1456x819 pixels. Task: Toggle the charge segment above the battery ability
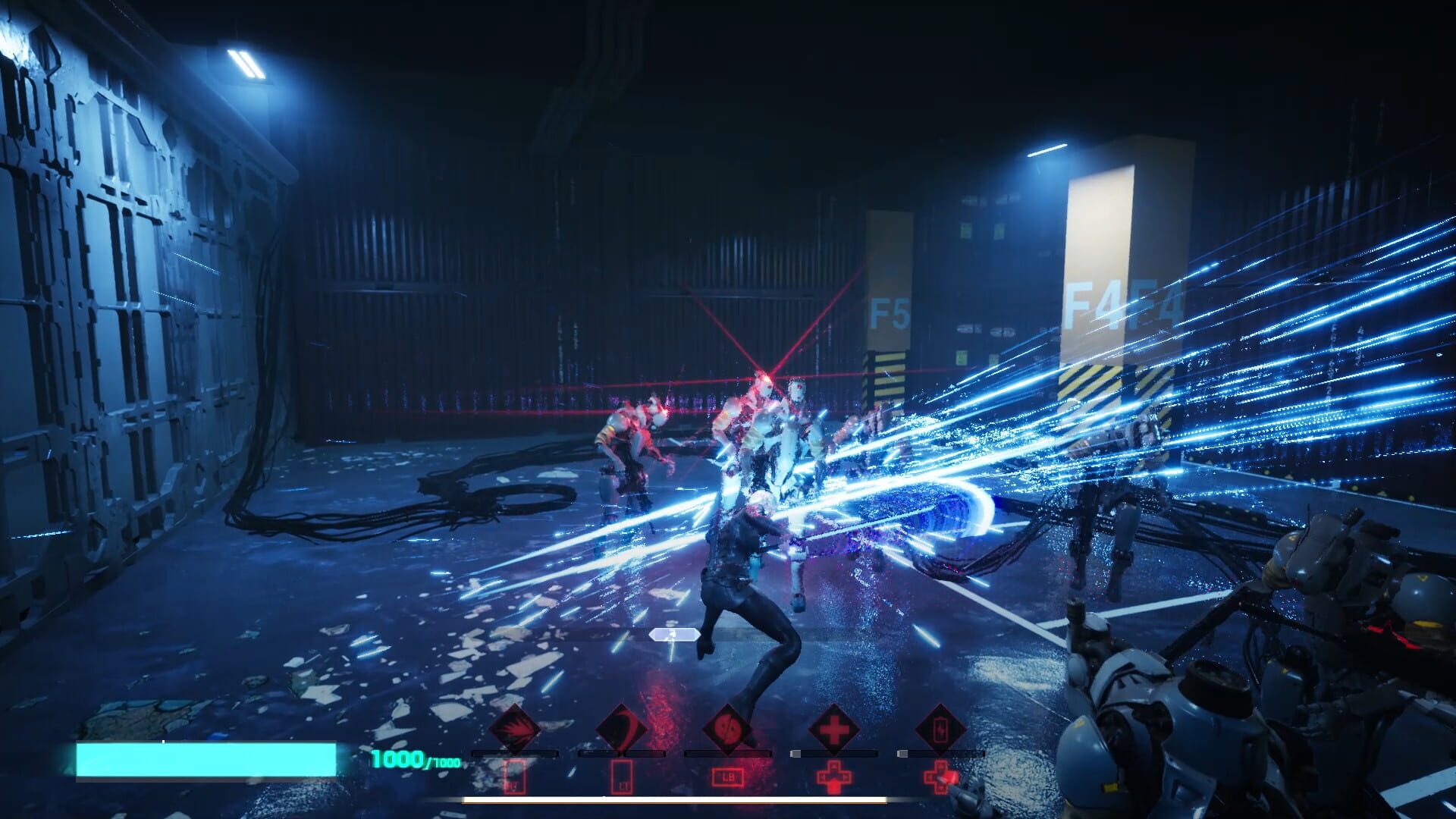[x=942, y=754]
